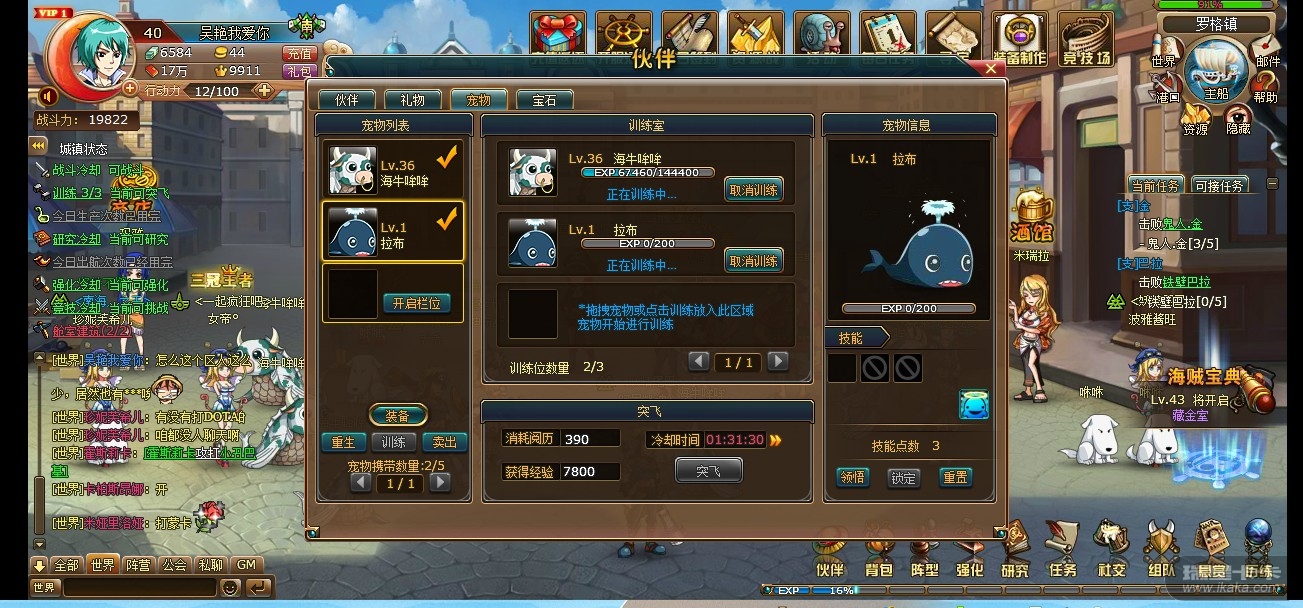Click the 重生 rebirth button

pyautogui.click(x=343, y=442)
